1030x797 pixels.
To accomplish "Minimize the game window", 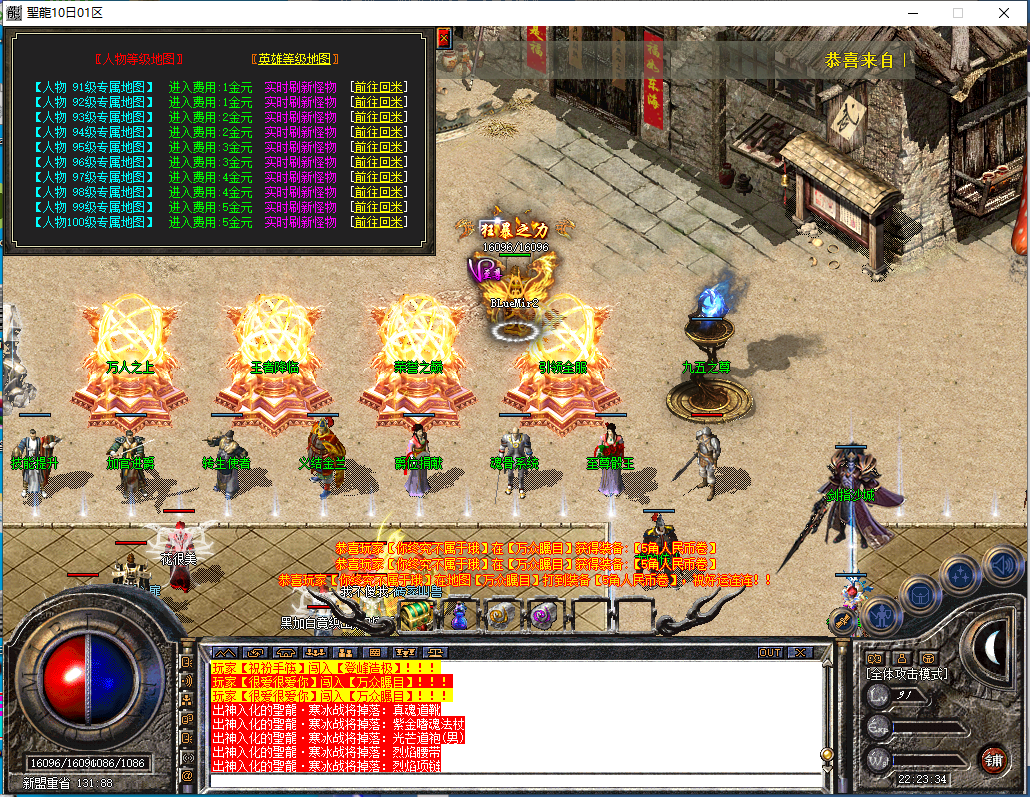I will click(x=911, y=13).
